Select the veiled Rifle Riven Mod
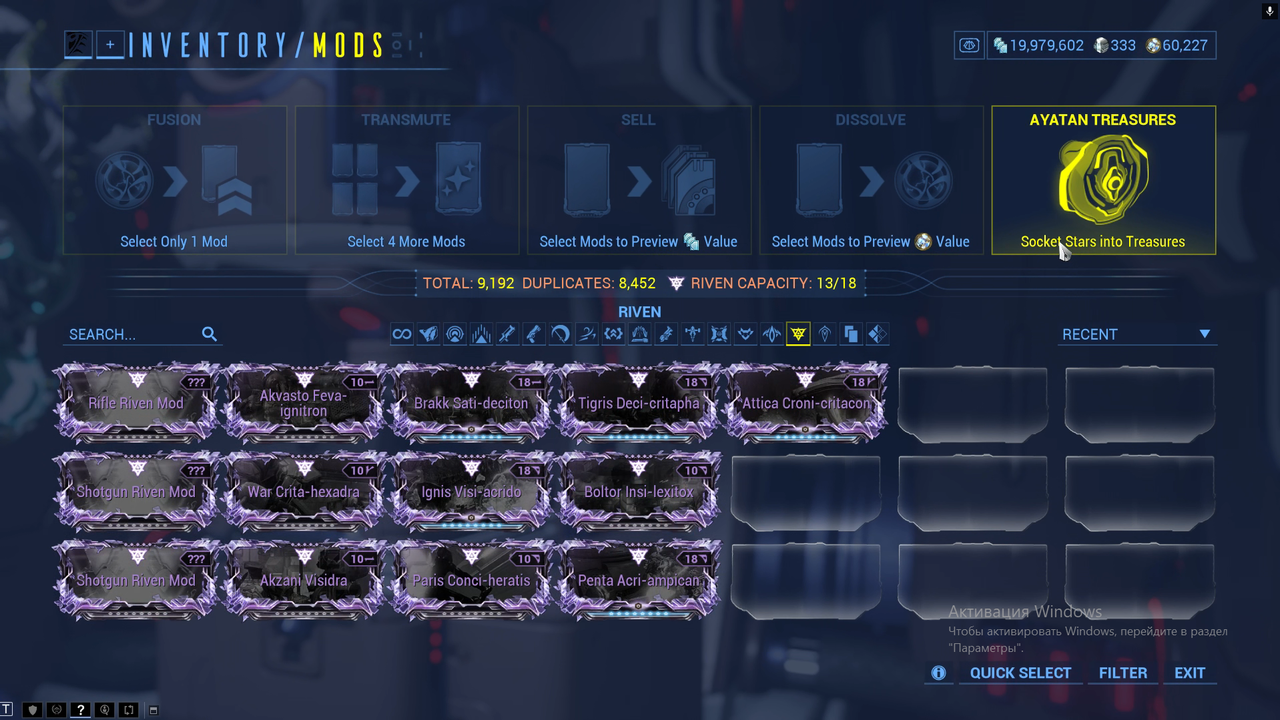The image size is (1280, 720). pos(136,404)
